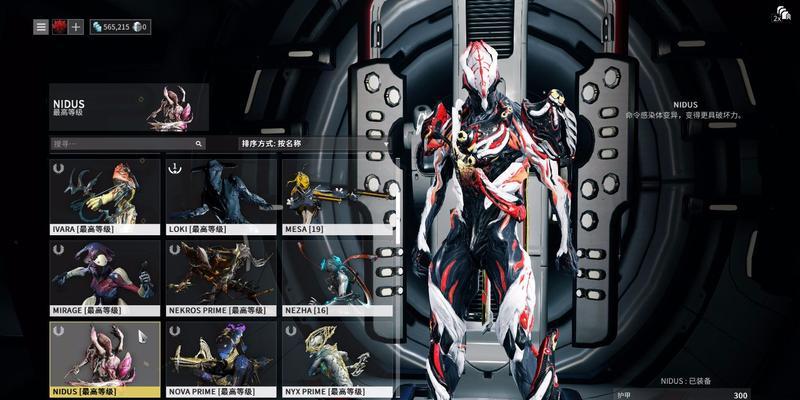Open the hamburger main menu

click(41, 27)
